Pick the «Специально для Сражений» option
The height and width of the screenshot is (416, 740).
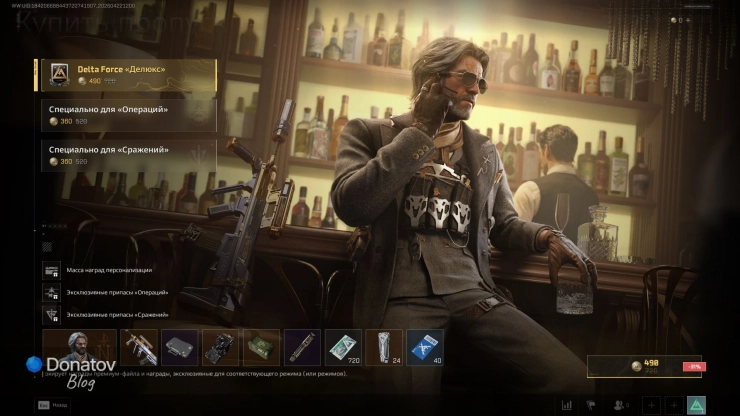tap(128, 155)
